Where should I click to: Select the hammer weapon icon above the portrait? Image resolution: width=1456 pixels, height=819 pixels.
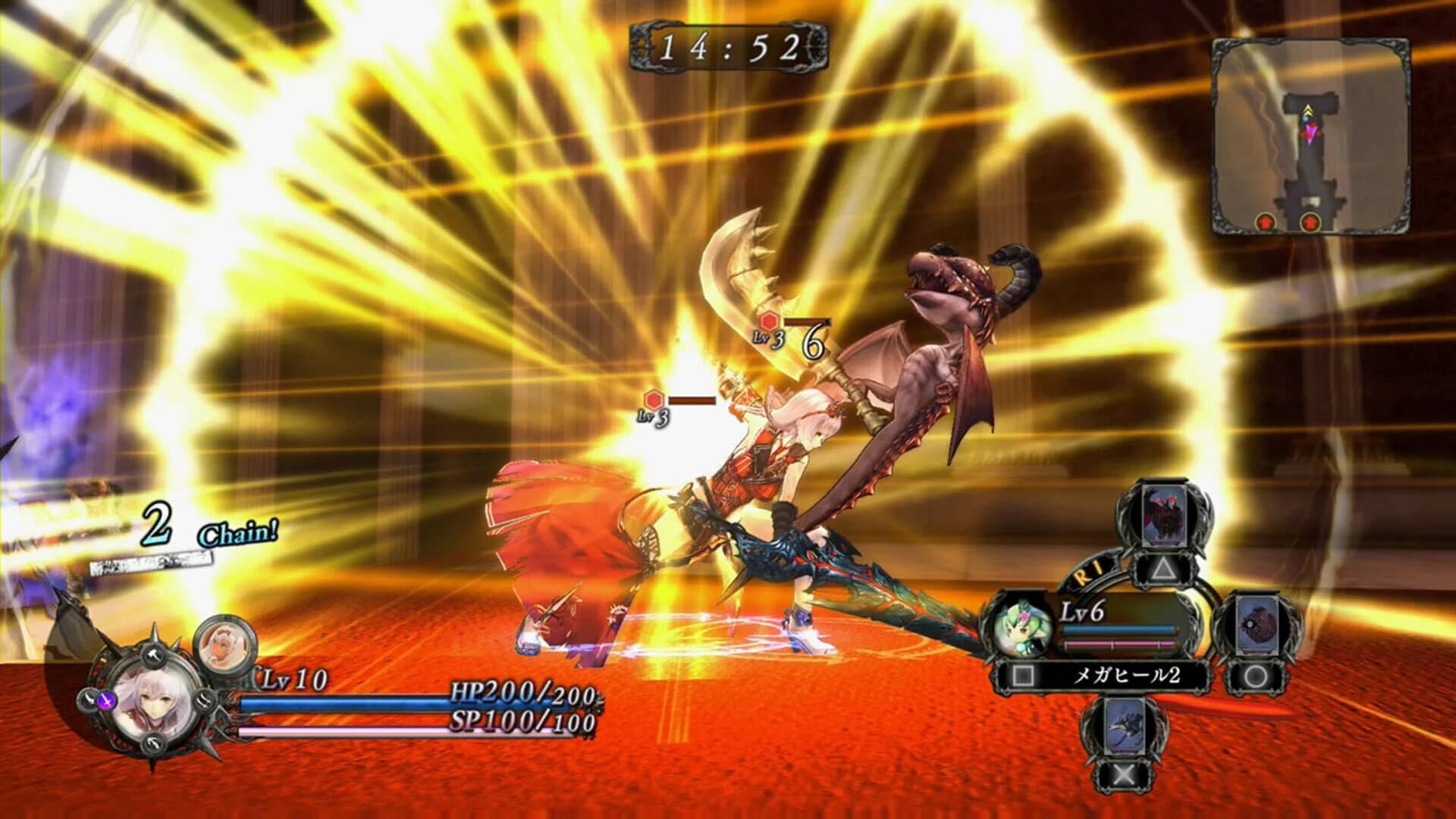[x=152, y=654]
